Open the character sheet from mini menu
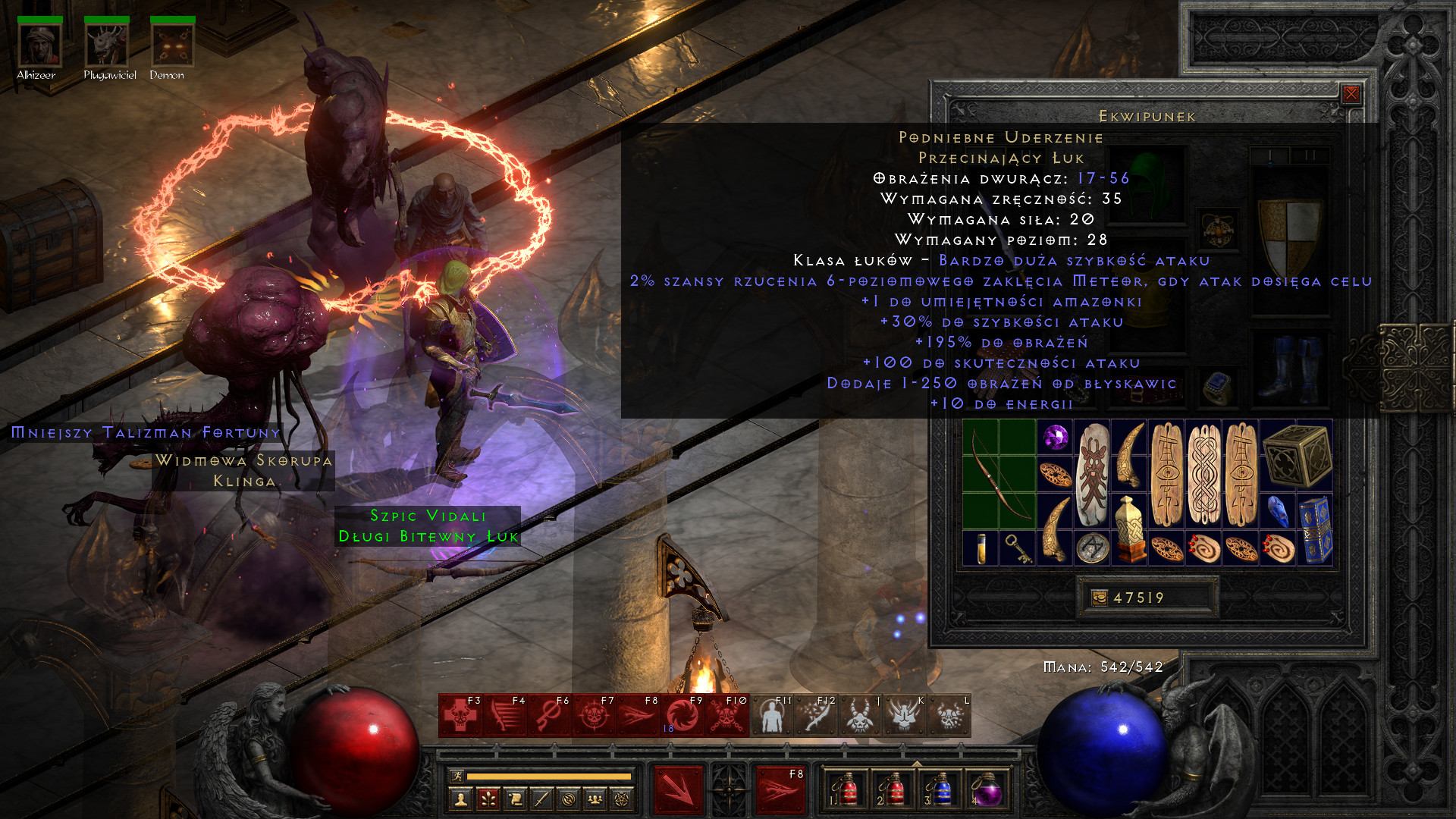1456x819 pixels. [460, 799]
